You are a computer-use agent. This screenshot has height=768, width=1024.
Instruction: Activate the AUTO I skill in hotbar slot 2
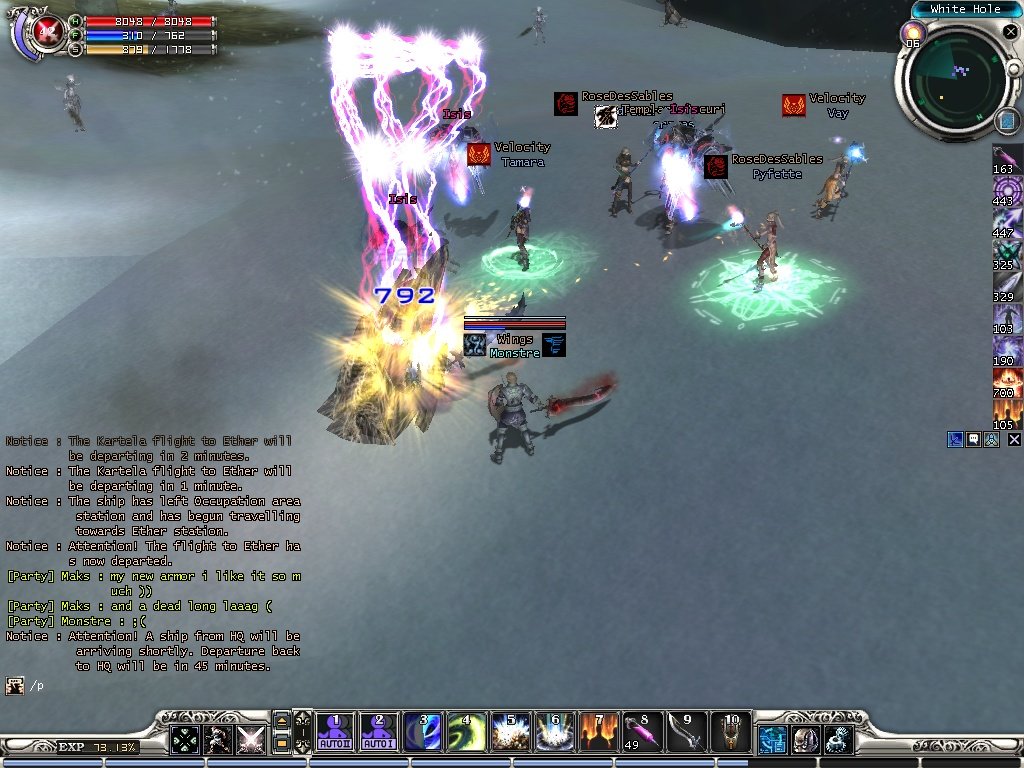pyautogui.click(x=379, y=732)
